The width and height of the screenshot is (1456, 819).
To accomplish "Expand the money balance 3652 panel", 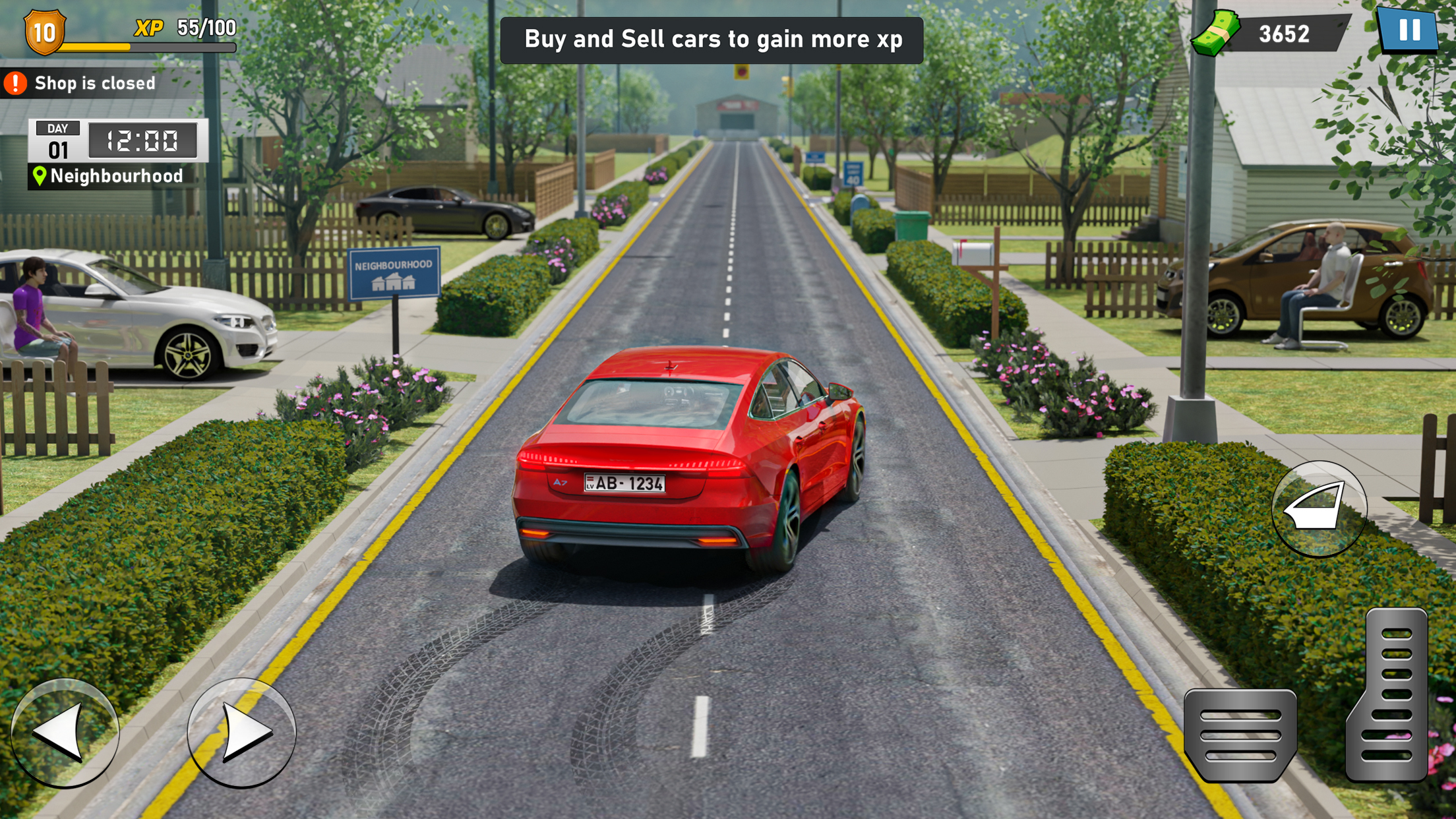I will pos(1286,32).
